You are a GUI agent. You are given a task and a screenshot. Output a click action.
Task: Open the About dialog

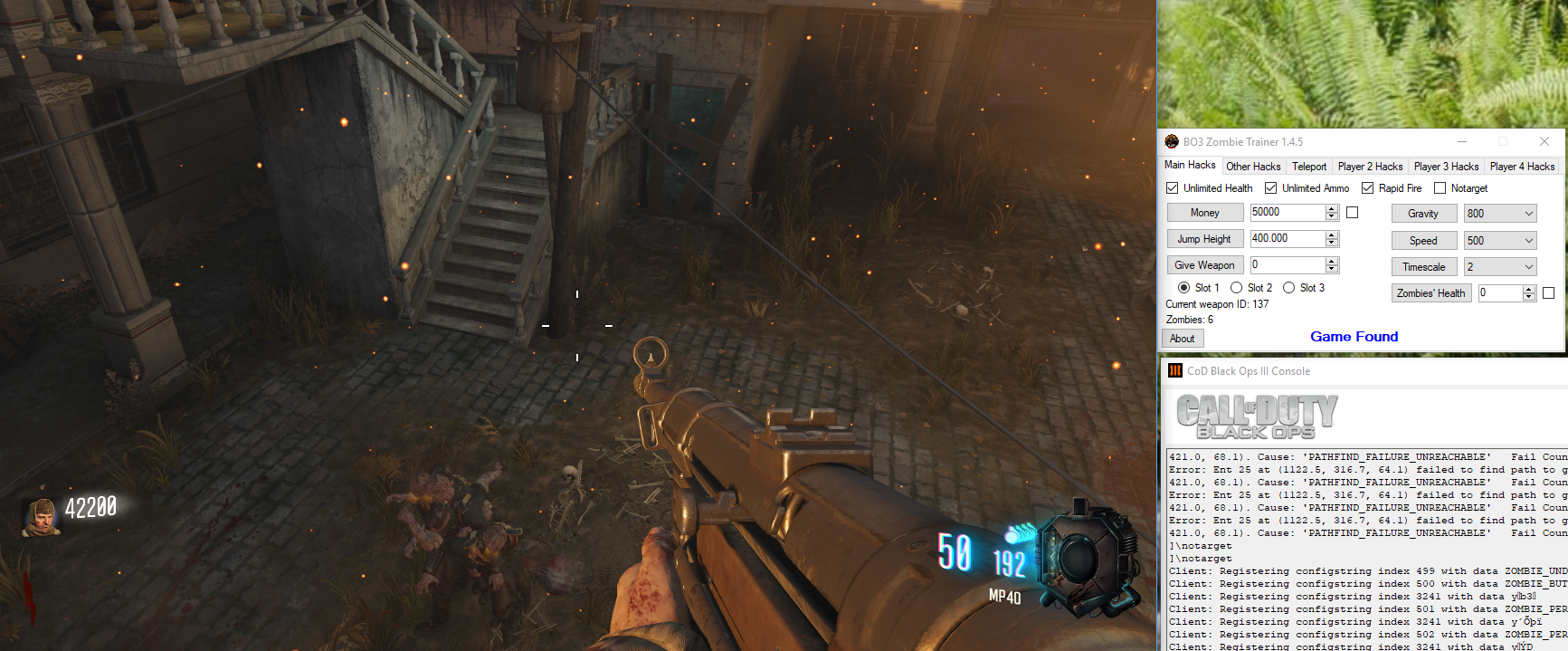click(1182, 339)
